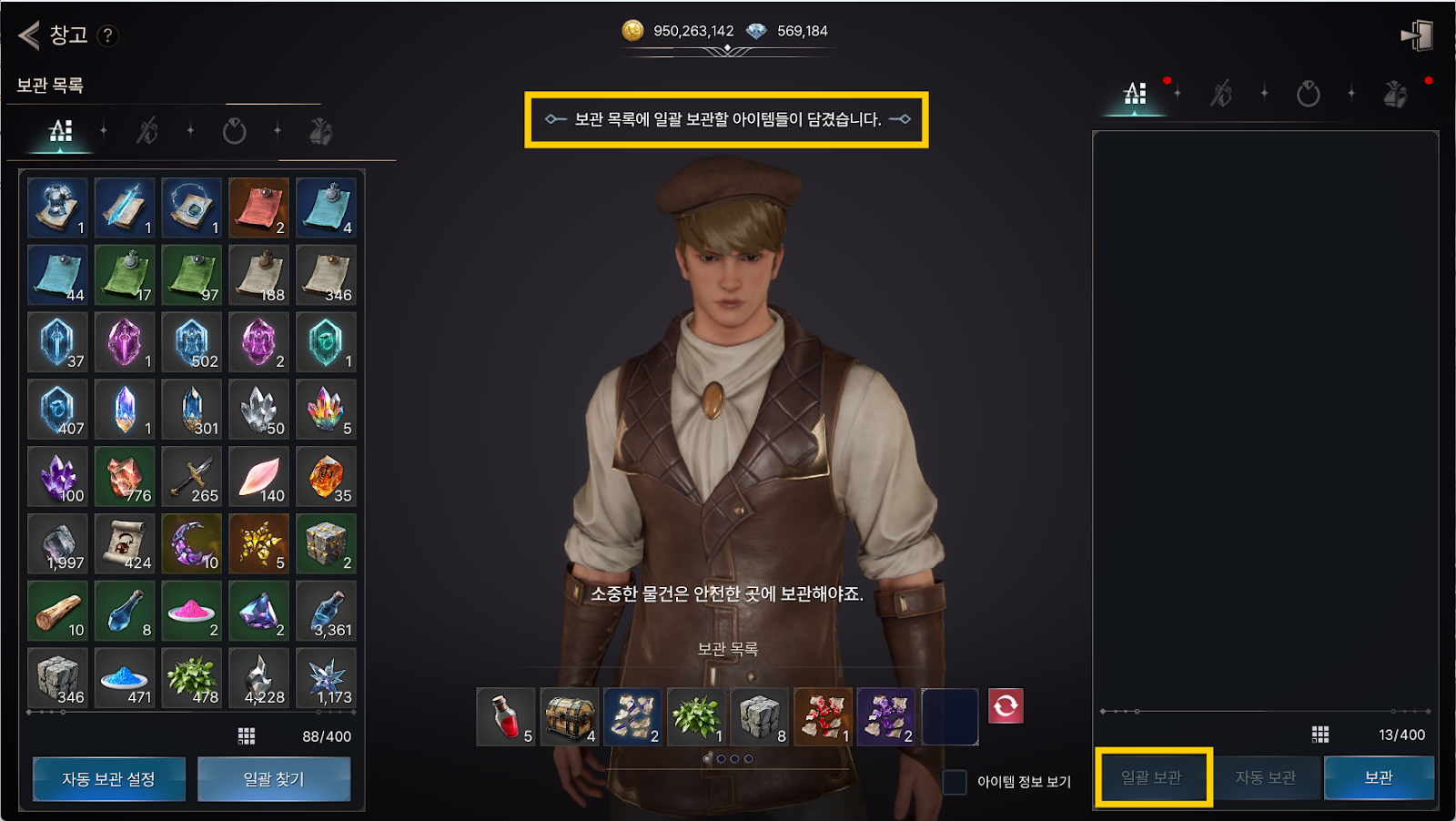Choose the 일괄 찾기 button
The width and height of the screenshot is (1456, 821).
pos(274,779)
